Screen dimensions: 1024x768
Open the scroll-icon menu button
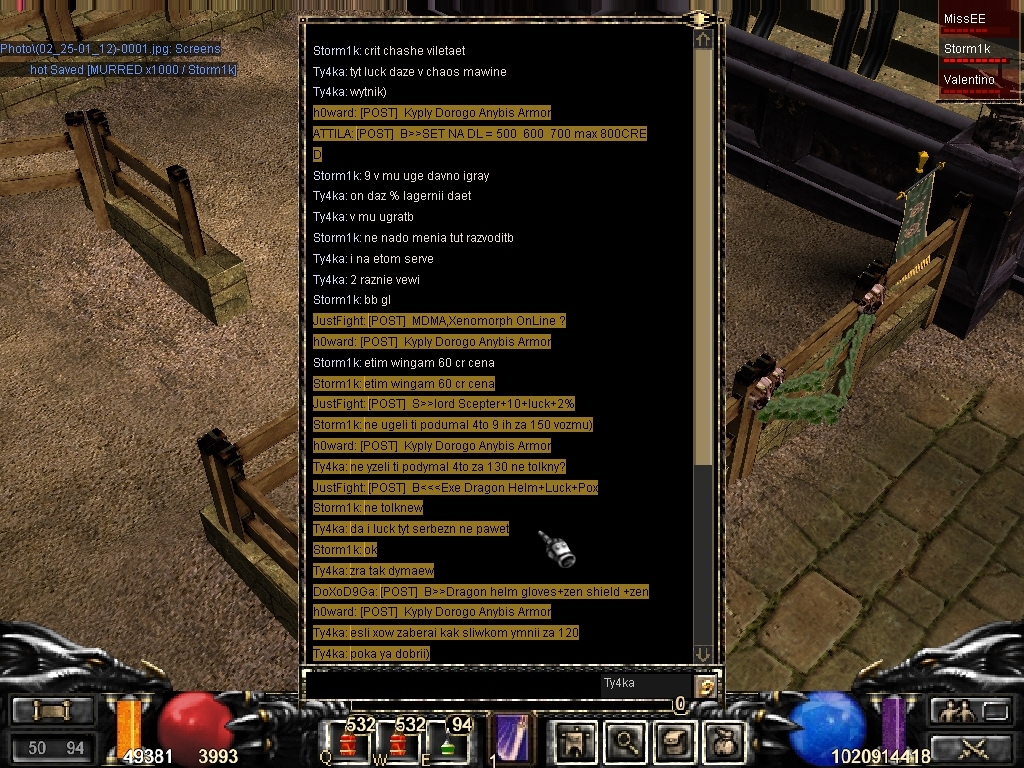(52, 711)
